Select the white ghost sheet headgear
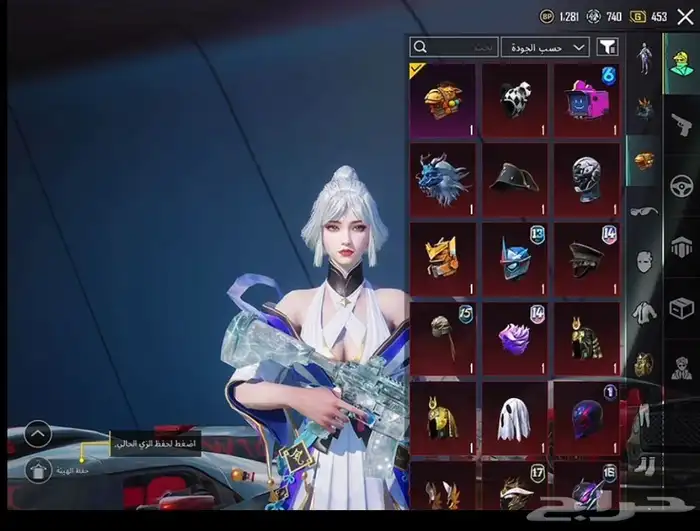 pos(514,417)
